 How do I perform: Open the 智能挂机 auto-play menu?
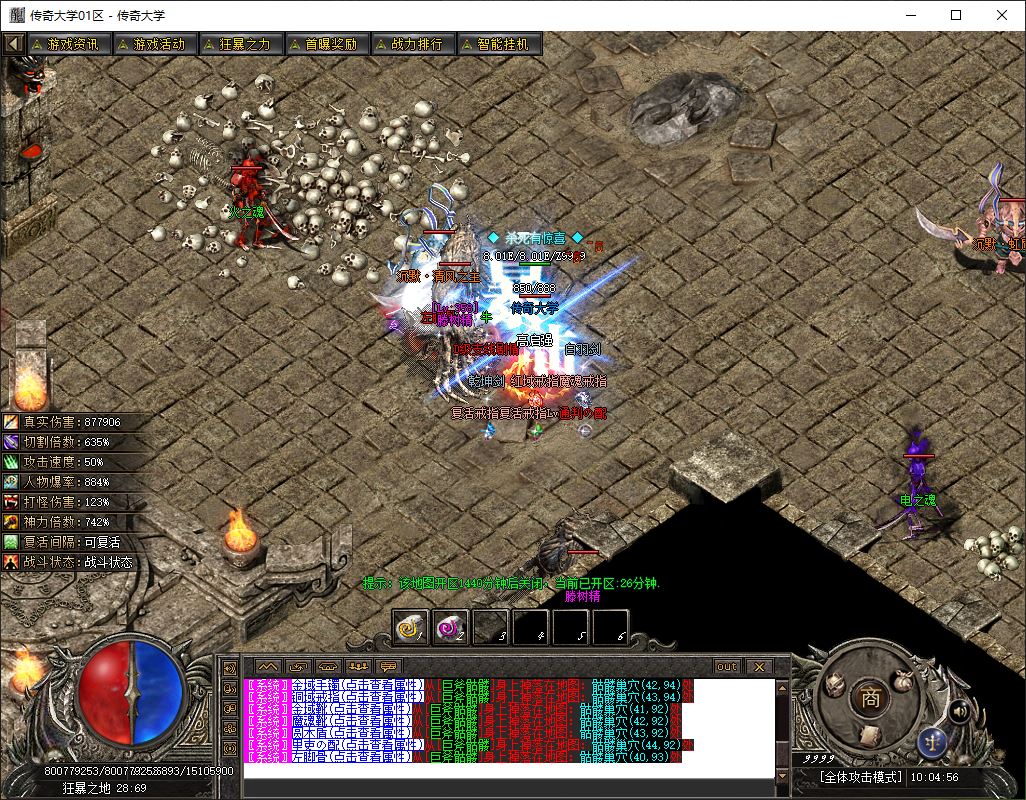[496, 44]
